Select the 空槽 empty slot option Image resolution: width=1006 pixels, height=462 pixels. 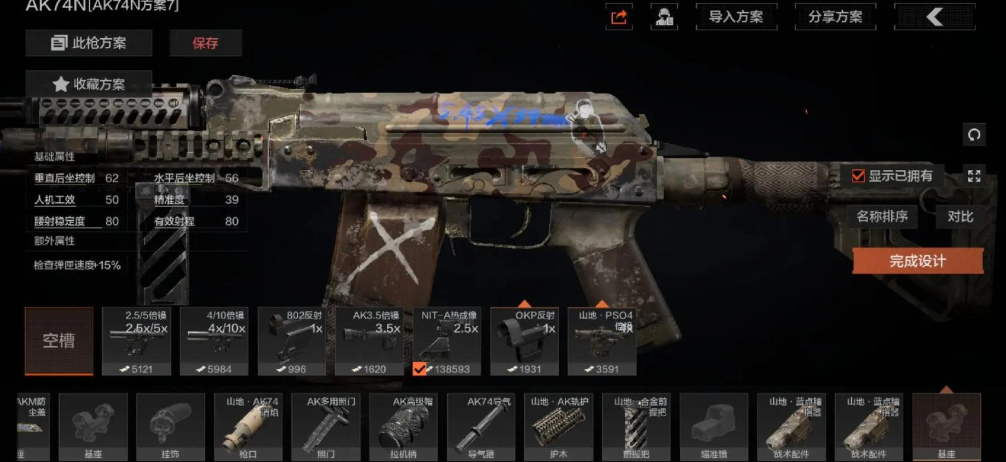(x=59, y=341)
